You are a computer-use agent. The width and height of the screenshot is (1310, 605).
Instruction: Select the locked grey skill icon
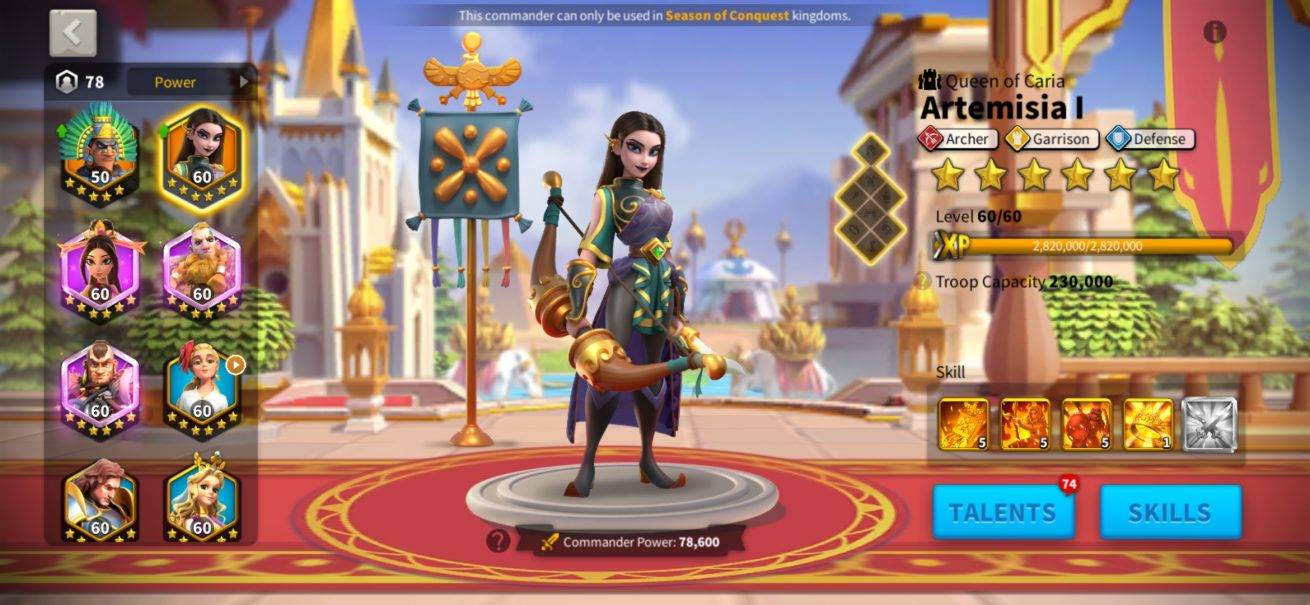coord(1209,424)
